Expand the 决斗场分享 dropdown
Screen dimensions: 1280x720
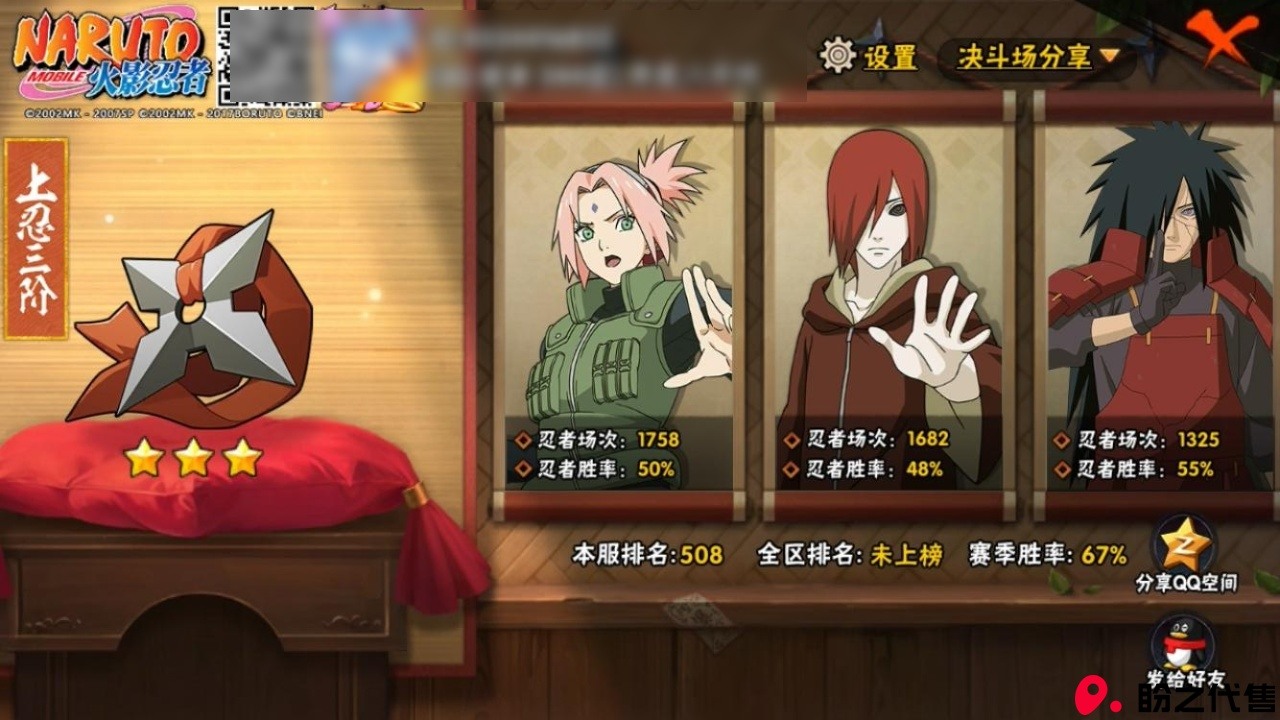1036,57
